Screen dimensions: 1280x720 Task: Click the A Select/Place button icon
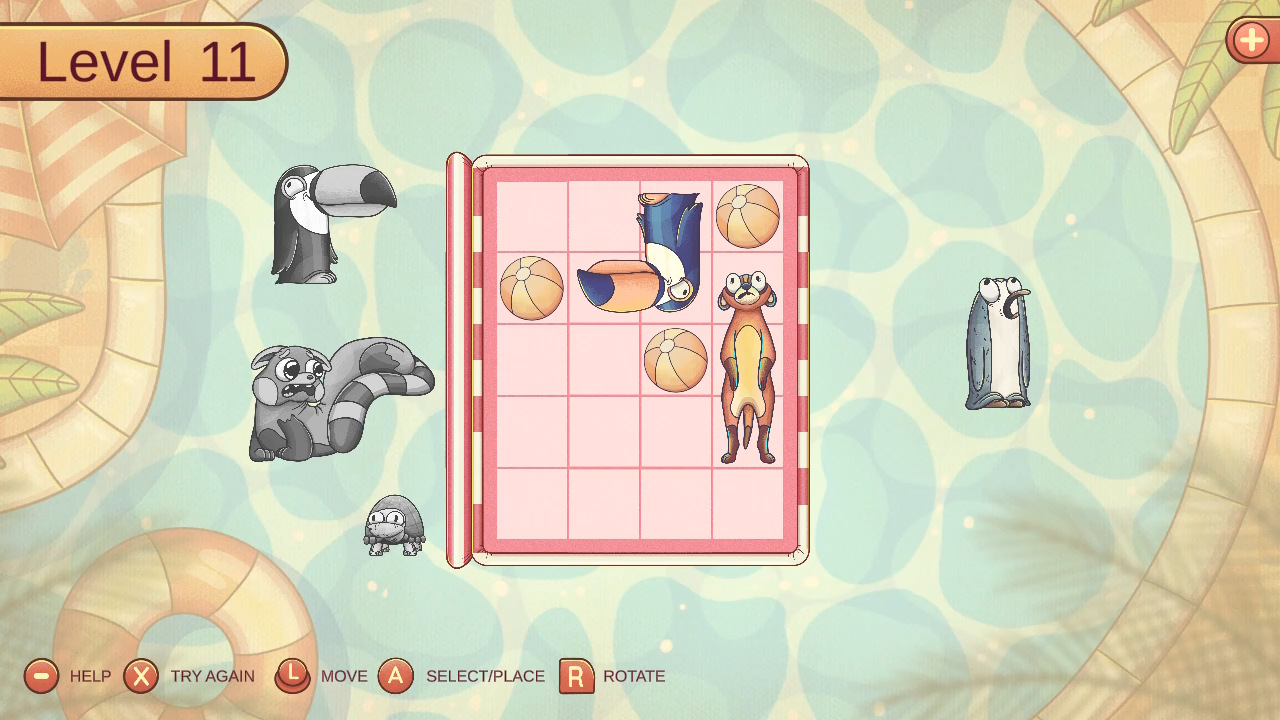coord(397,676)
